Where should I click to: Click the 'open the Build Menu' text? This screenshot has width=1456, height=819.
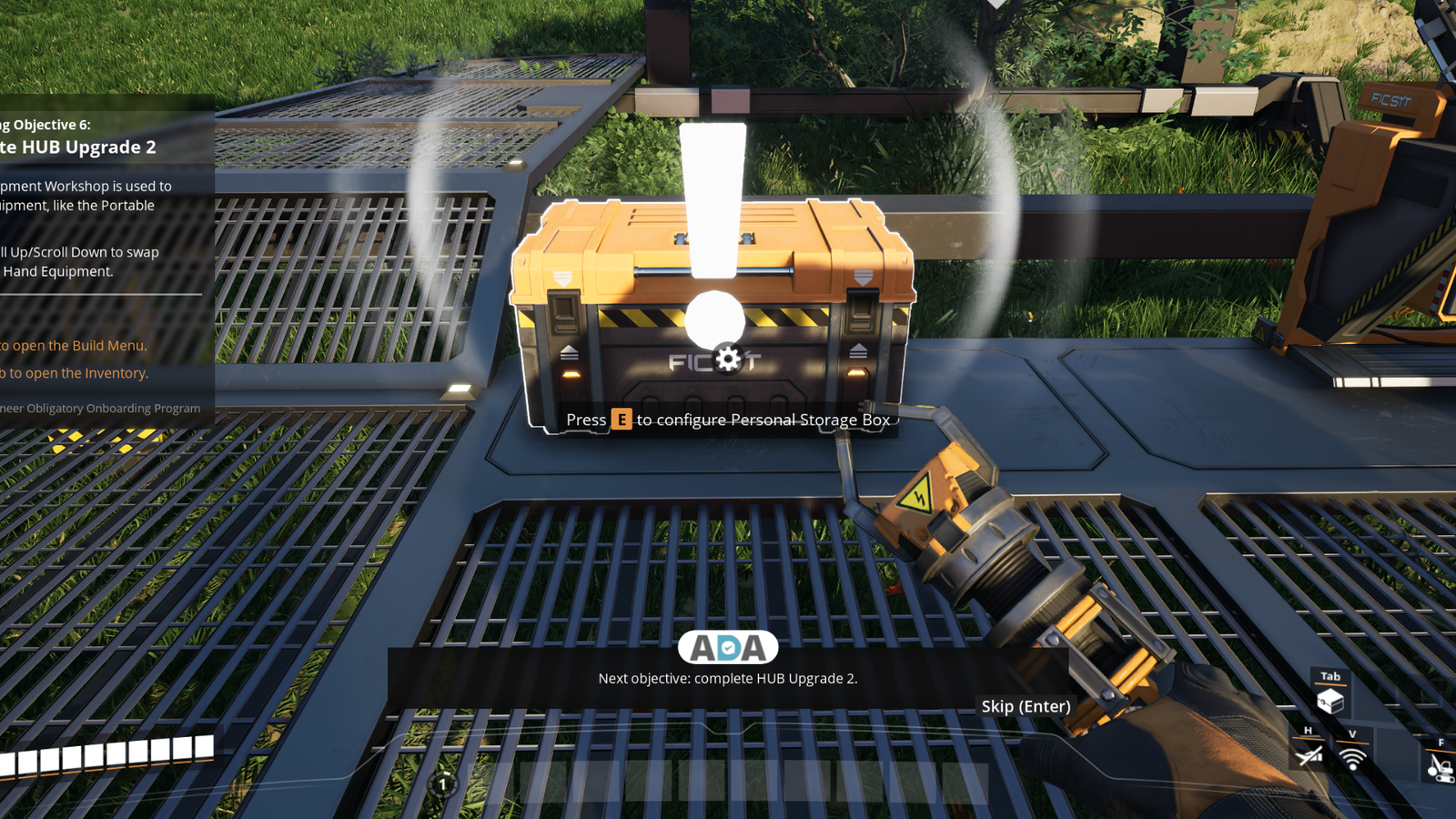click(x=73, y=346)
